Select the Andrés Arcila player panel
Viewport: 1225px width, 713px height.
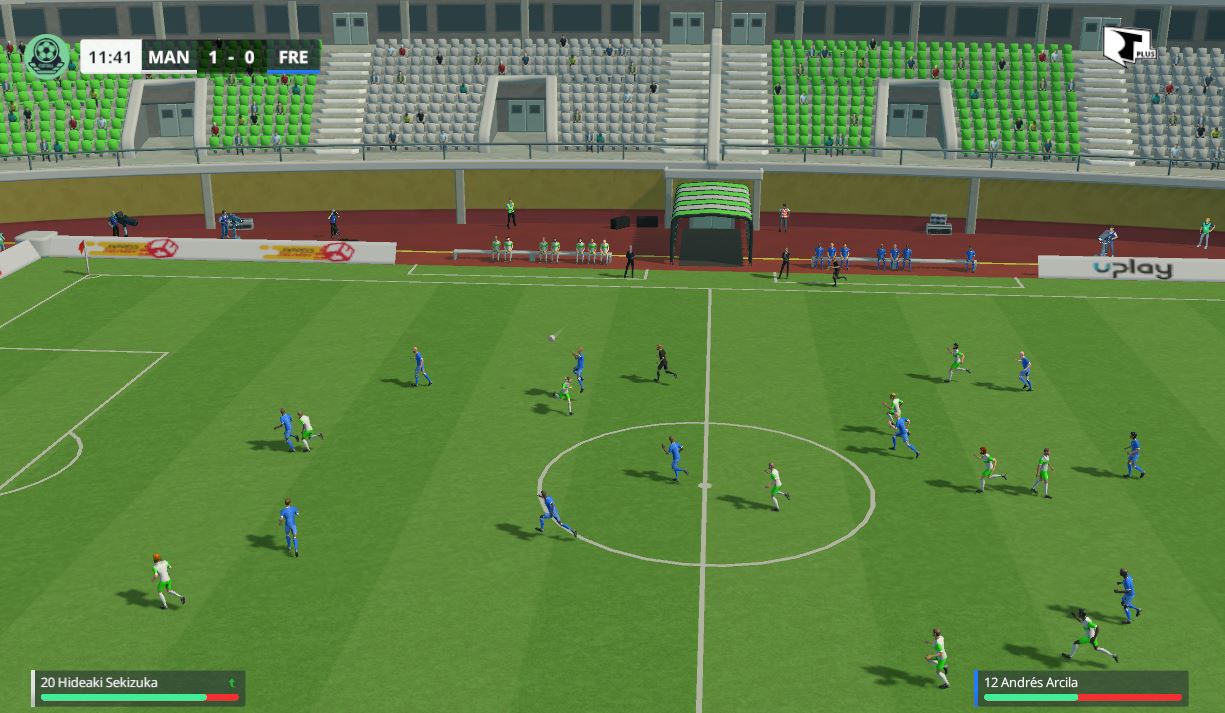point(1081,688)
